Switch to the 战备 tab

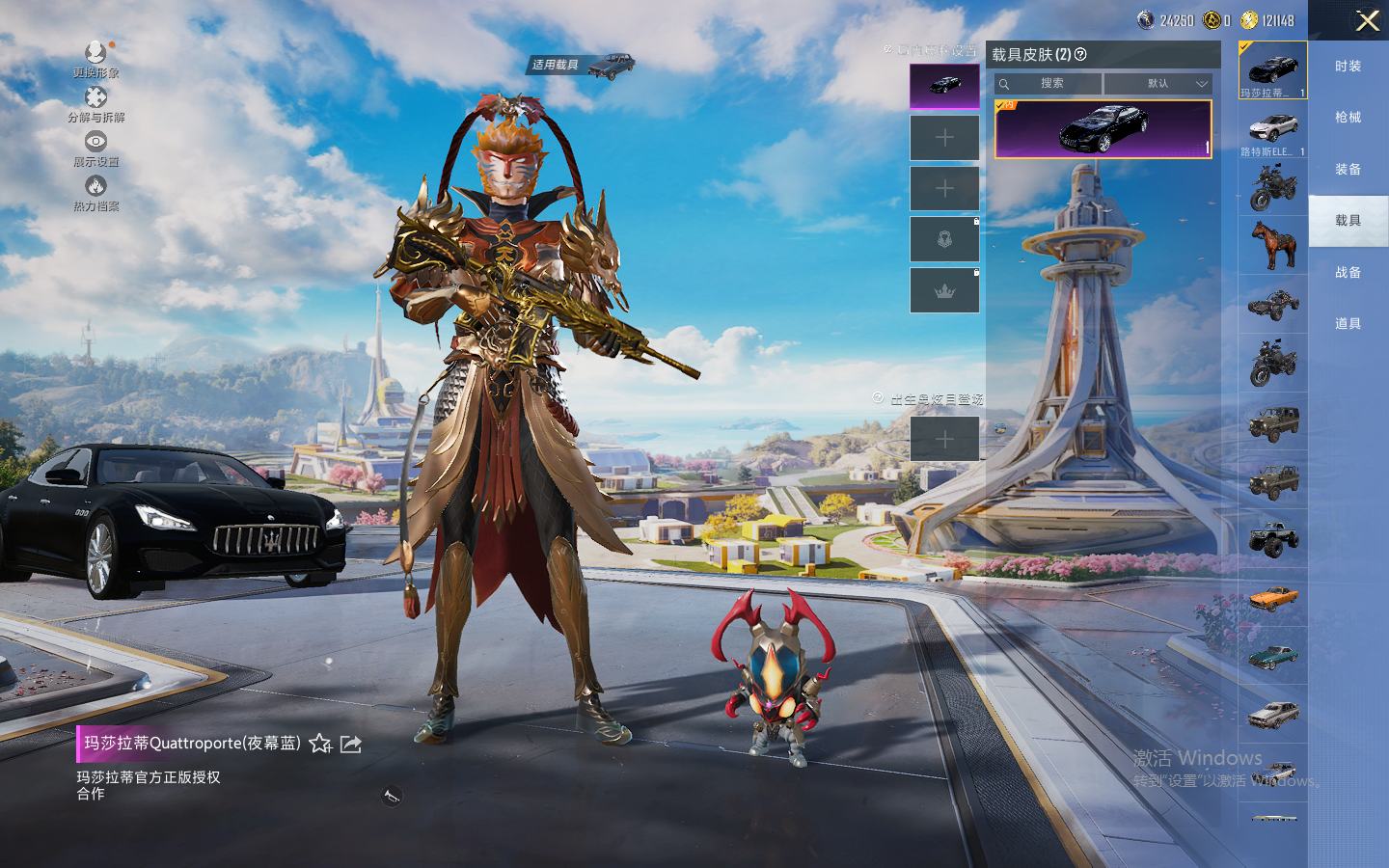click(x=1348, y=273)
